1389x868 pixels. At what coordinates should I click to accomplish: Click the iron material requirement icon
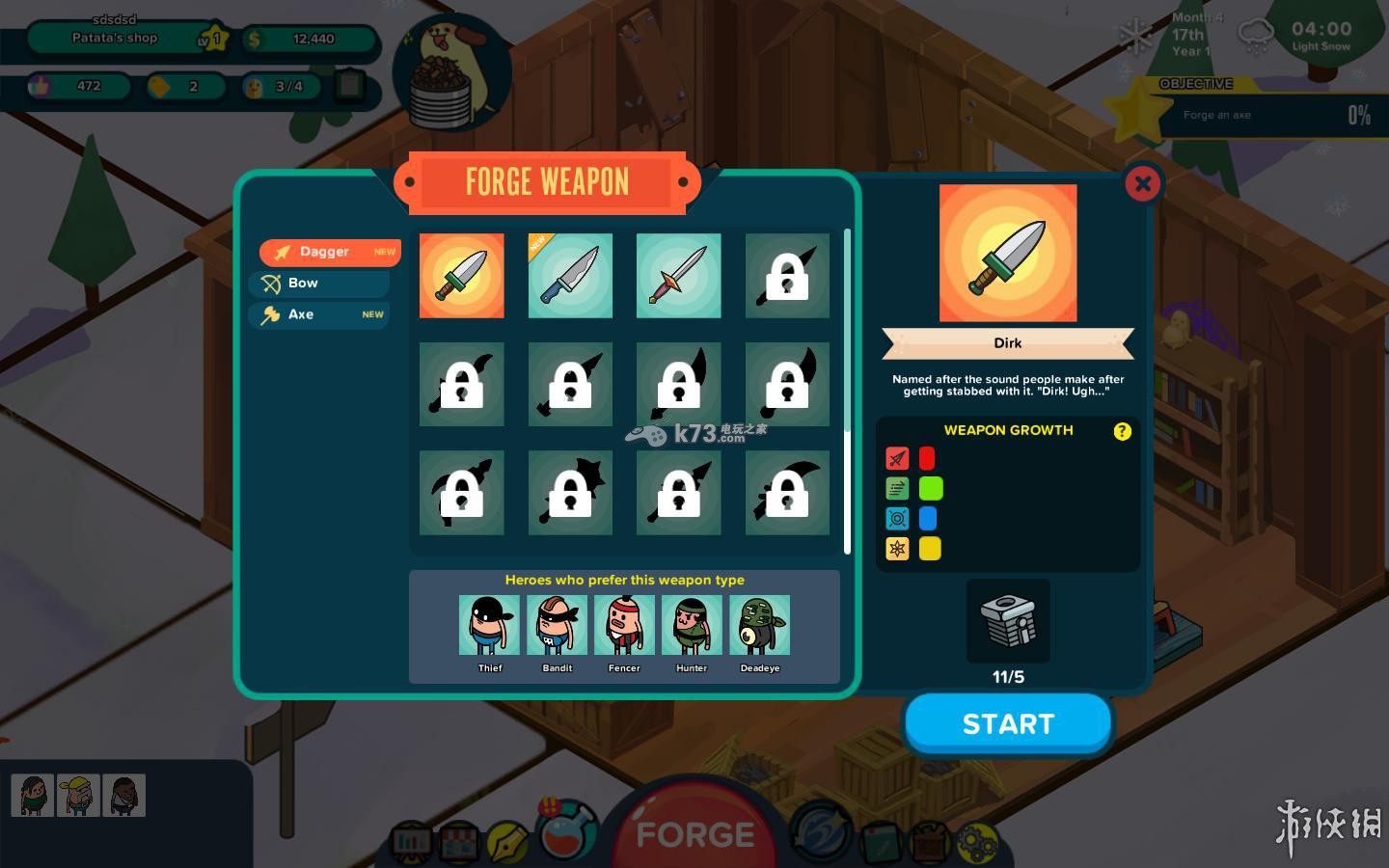1008,620
